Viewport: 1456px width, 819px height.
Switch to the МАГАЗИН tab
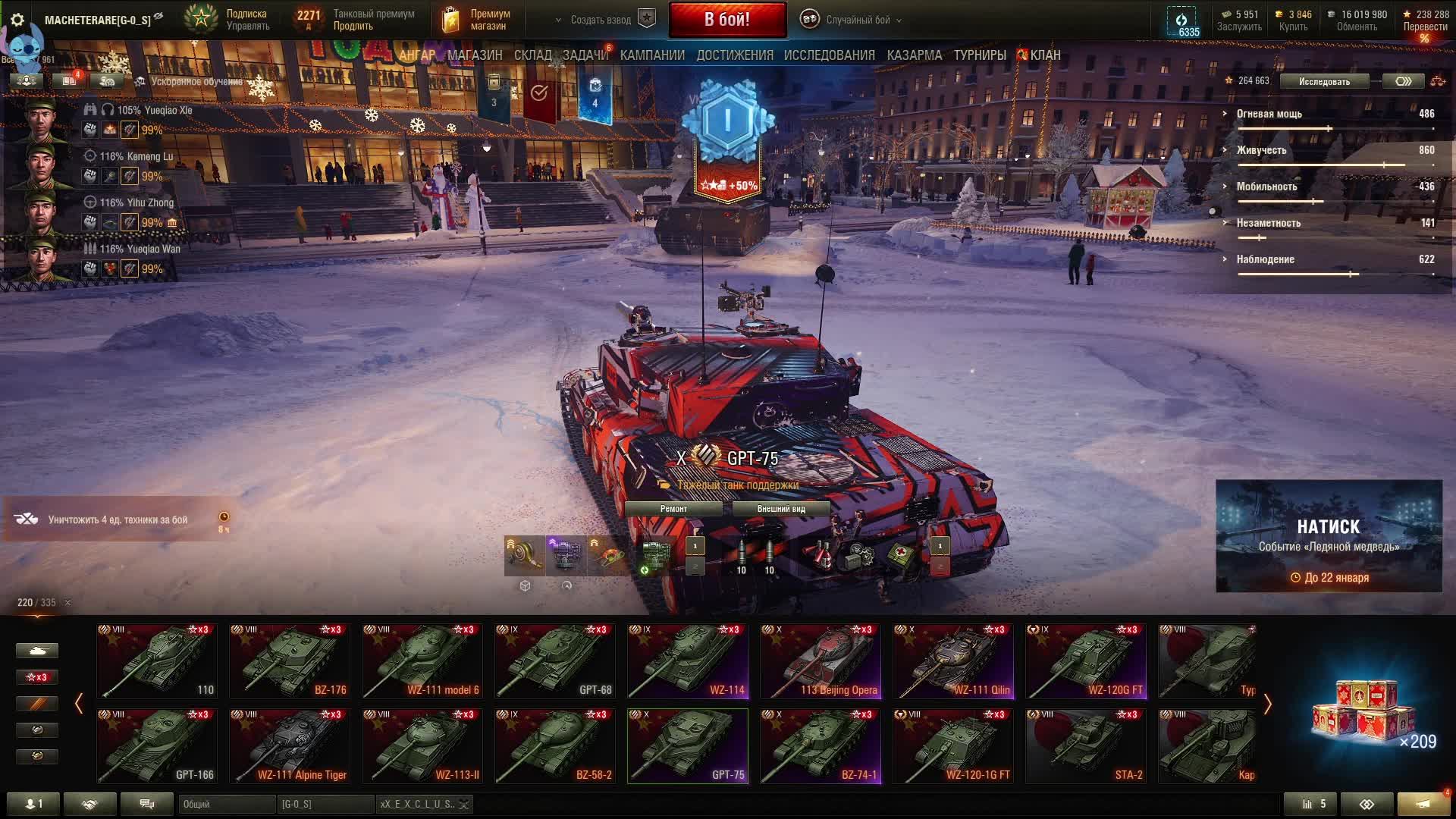(x=475, y=55)
